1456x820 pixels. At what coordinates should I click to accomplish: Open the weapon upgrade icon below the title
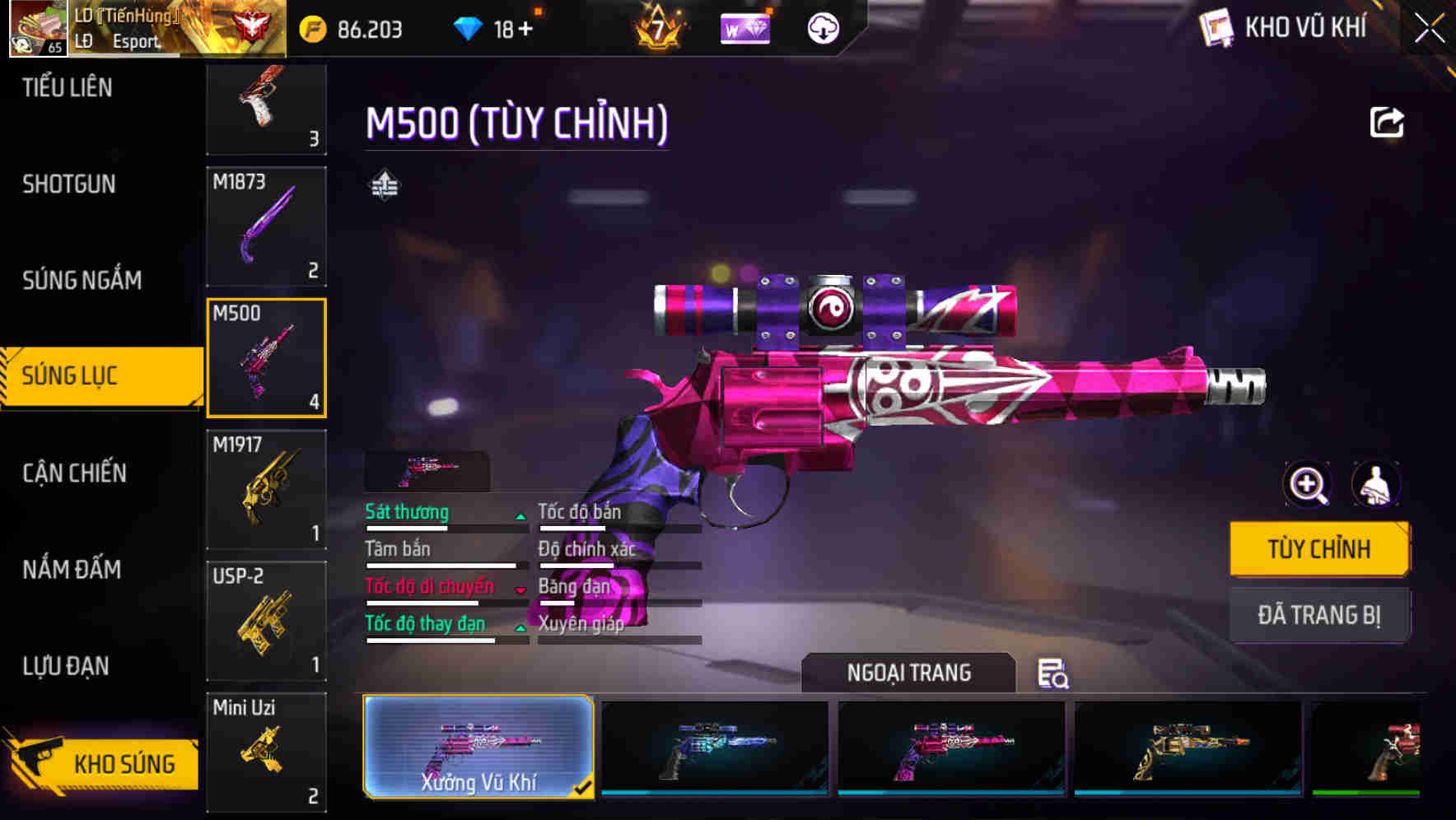pos(384,185)
